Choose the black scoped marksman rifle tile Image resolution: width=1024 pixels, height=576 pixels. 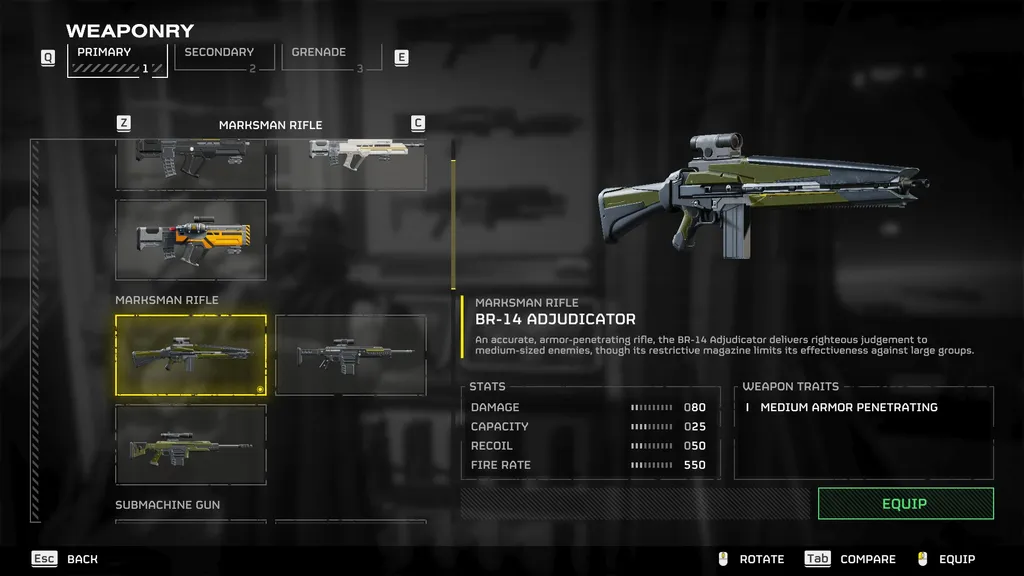tap(351, 355)
